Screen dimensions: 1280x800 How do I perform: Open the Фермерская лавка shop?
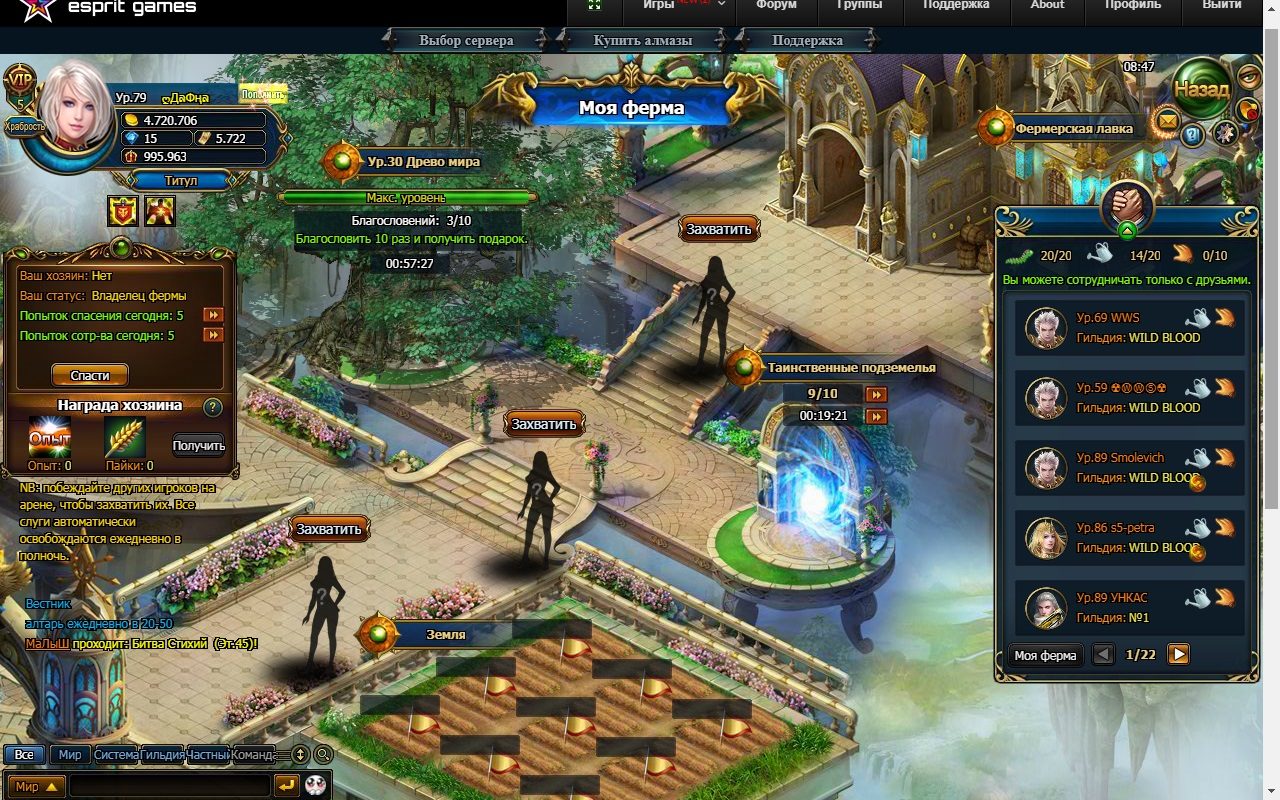[x=1073, y=128]
